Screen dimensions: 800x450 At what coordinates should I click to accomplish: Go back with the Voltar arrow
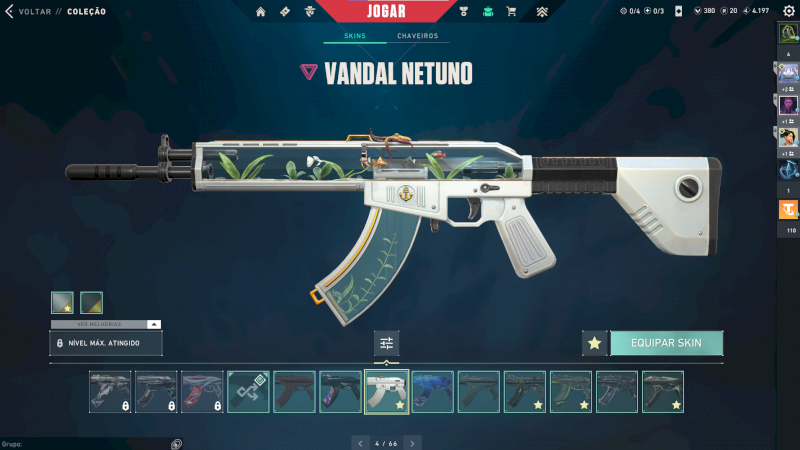10,12
